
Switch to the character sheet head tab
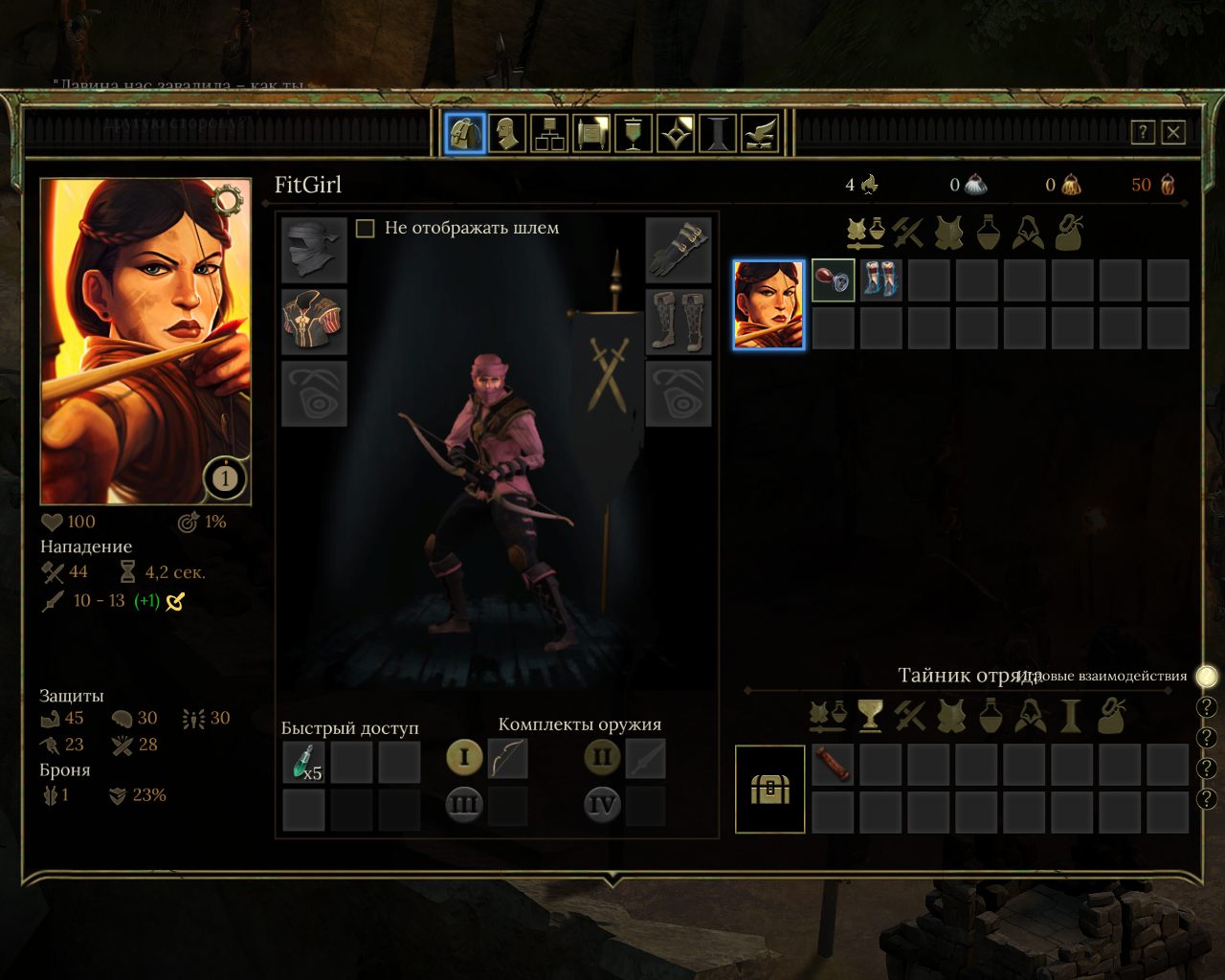[x=507, y=134]
